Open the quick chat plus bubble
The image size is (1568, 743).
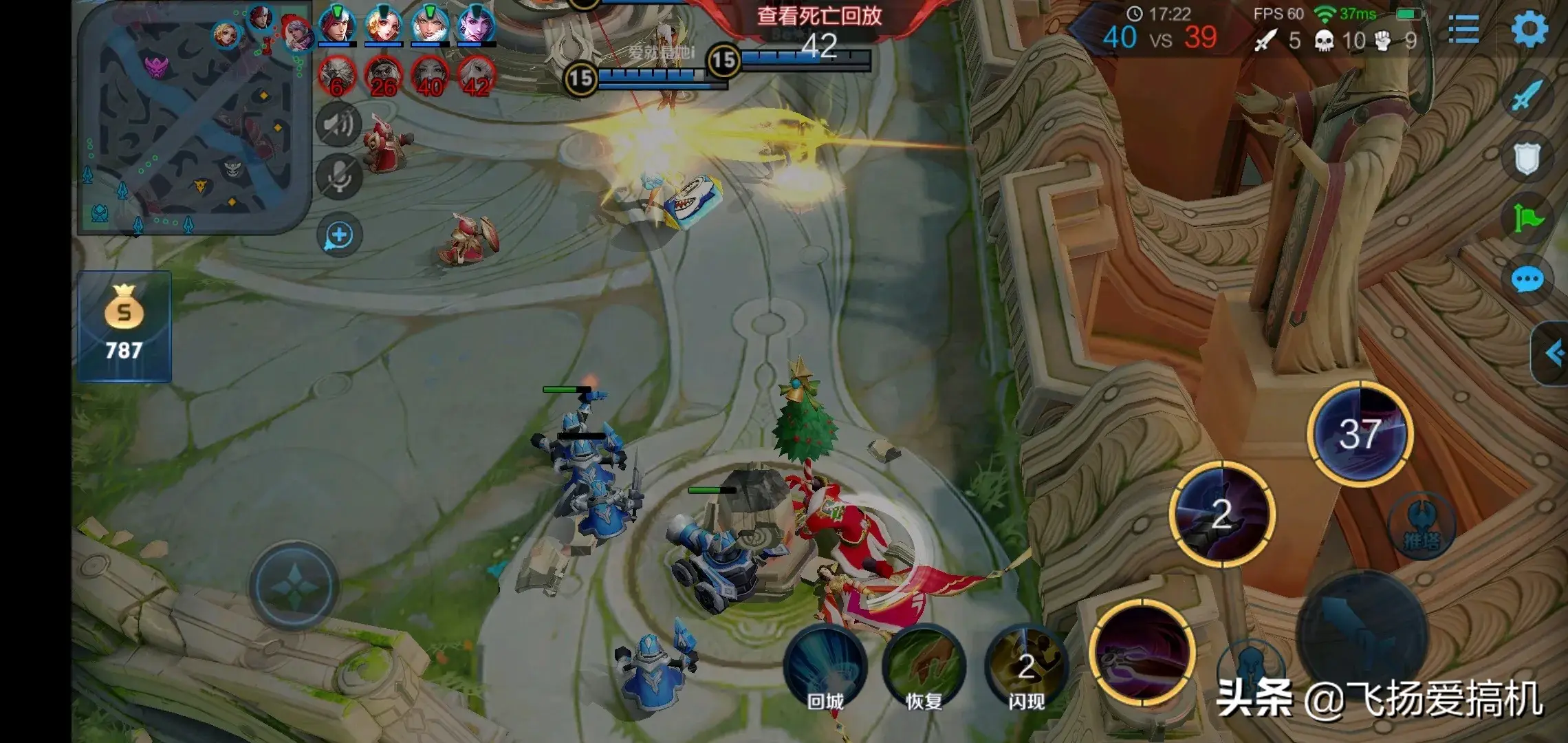tap(339, 235)
